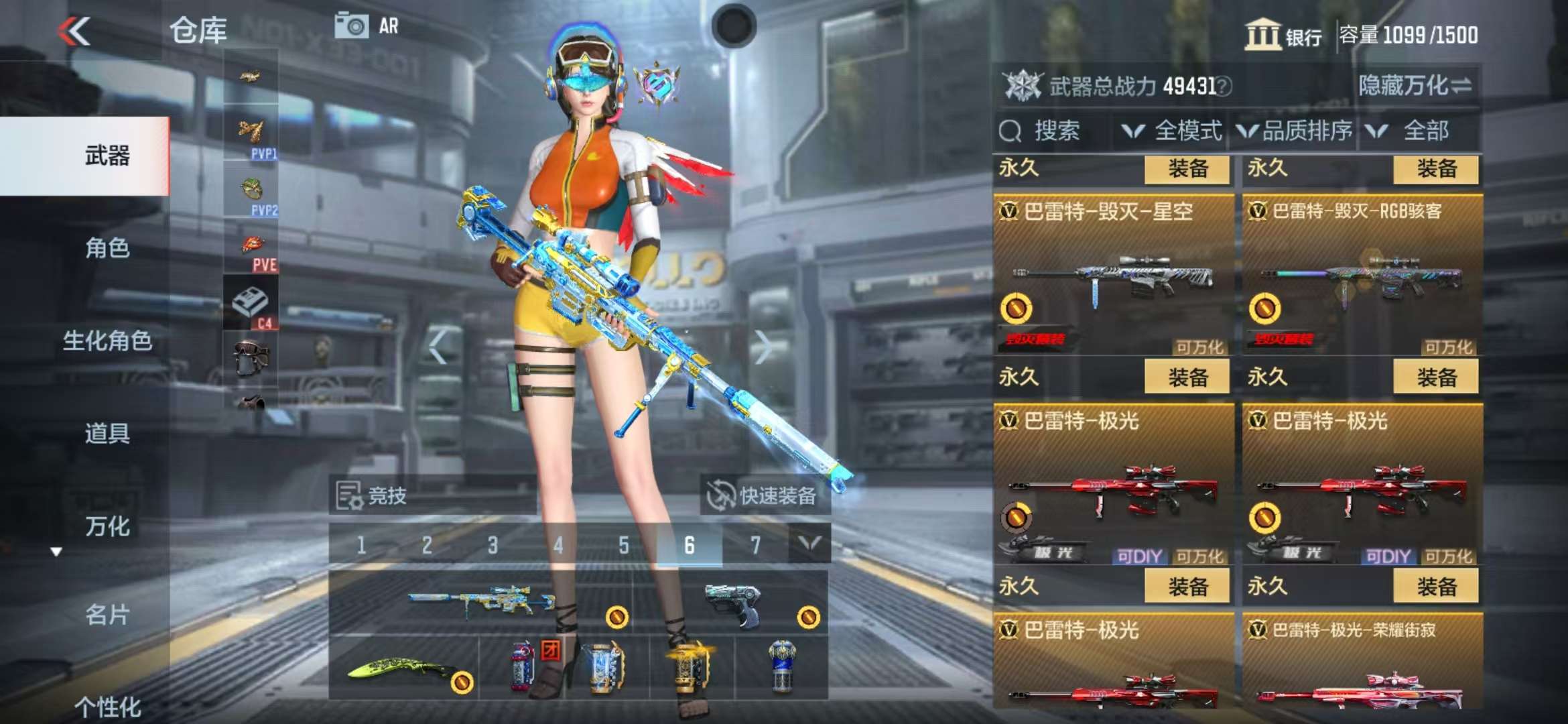1568x724 pixels.
Task: Open the 角色 character tab
Action: coord(107,249)
